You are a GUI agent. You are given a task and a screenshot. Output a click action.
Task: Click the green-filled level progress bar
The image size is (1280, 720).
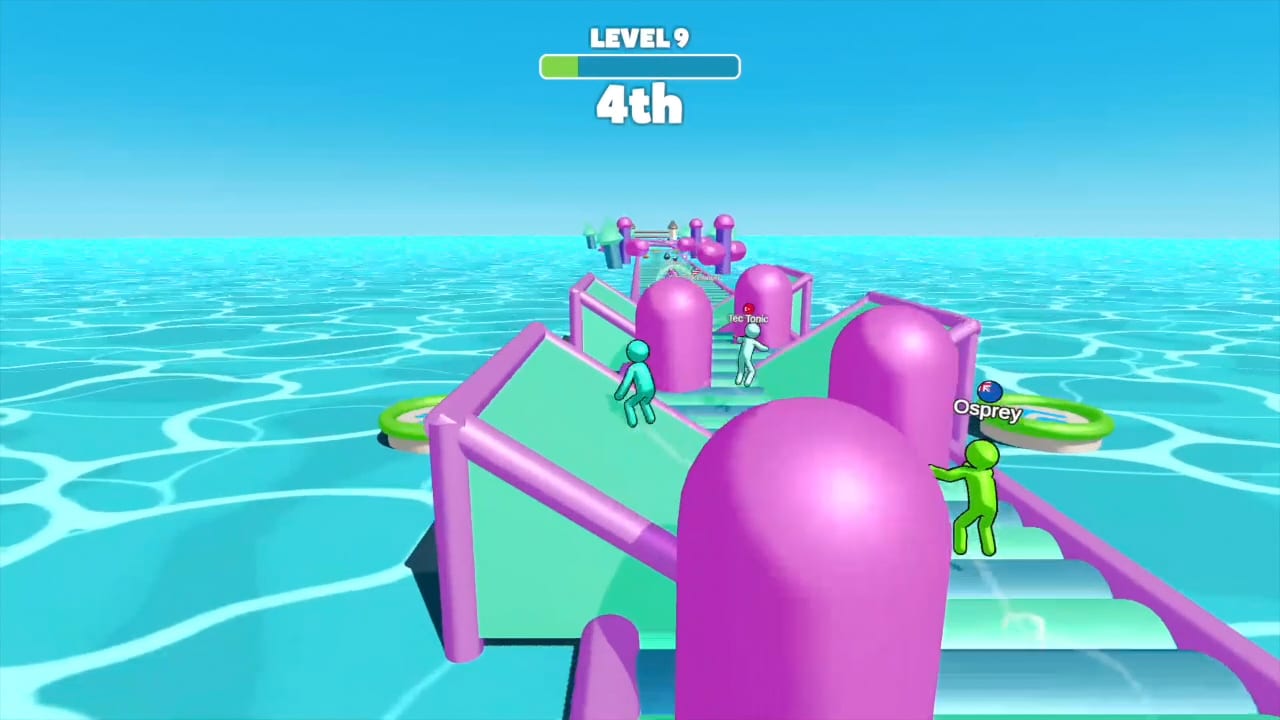(558, 66)
